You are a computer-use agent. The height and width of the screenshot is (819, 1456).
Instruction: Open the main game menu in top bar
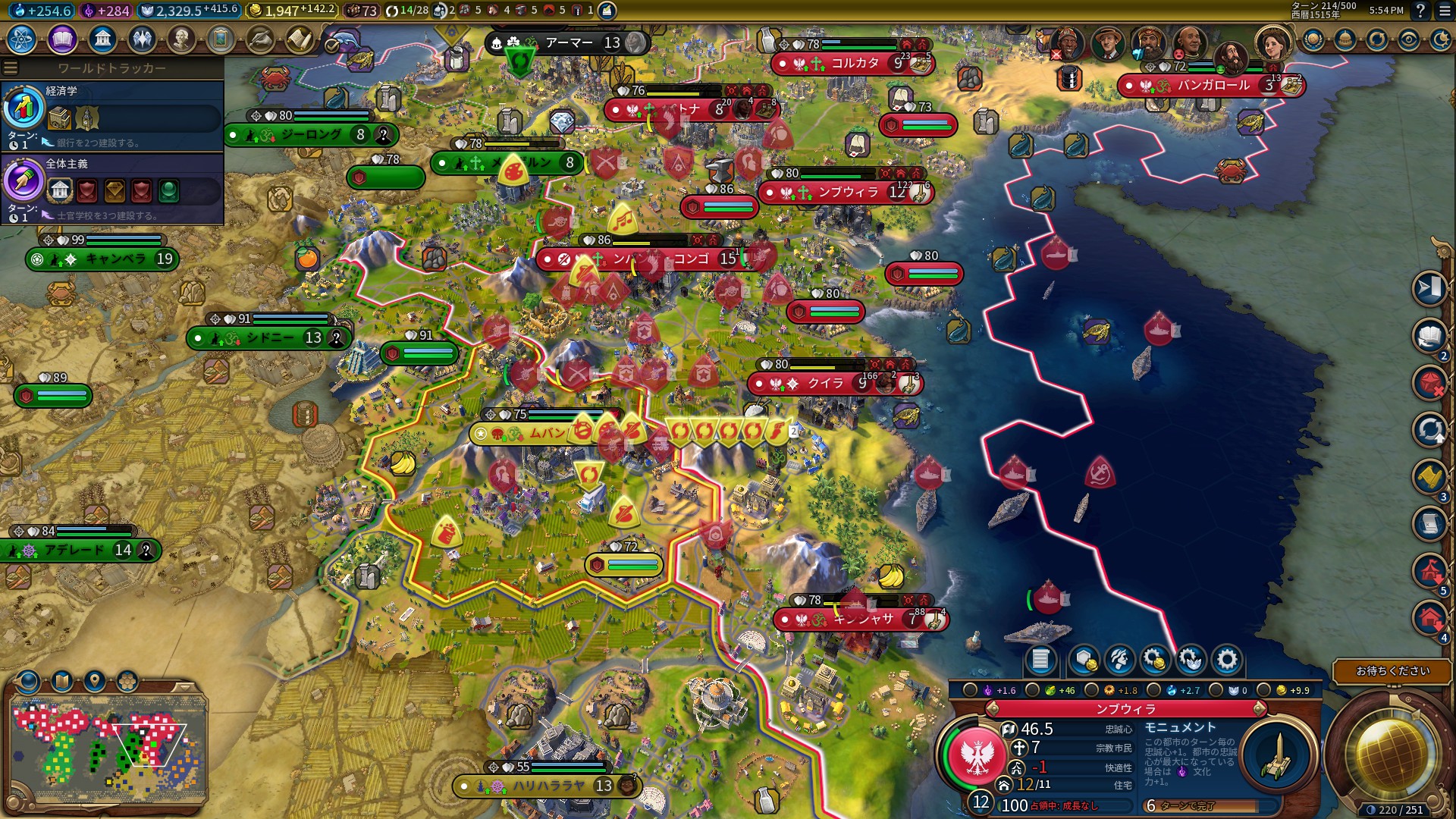(1443, 11)
